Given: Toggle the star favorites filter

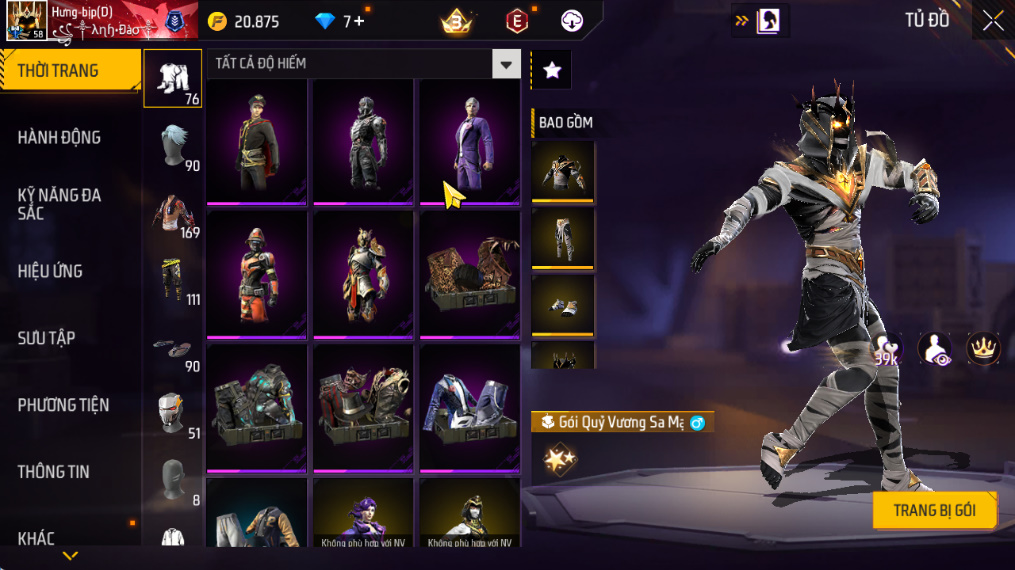Looking at the screenshot, I should click(x=551, y=70).
